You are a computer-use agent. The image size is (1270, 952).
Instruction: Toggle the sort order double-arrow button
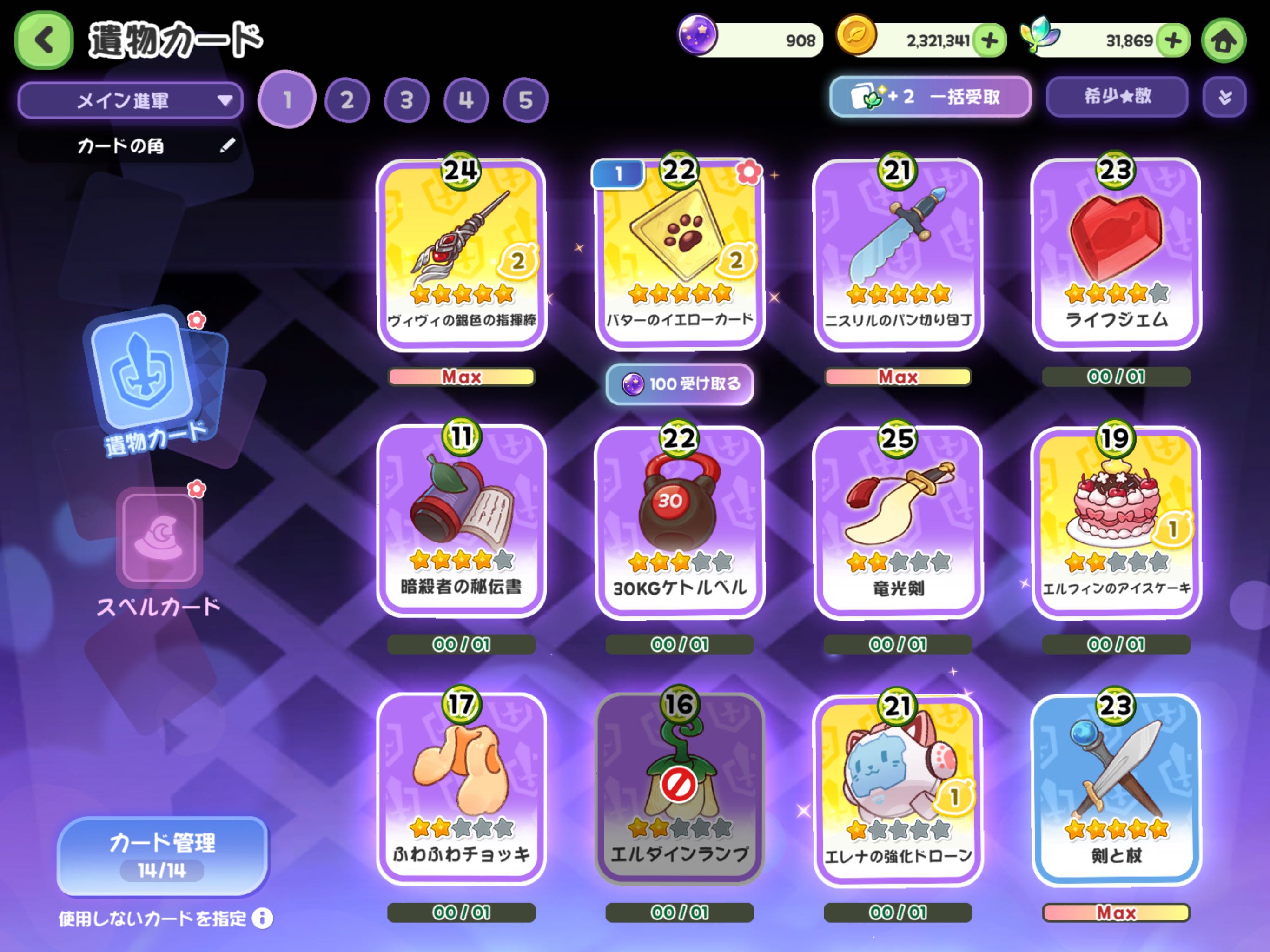(x=1224, y=97)
